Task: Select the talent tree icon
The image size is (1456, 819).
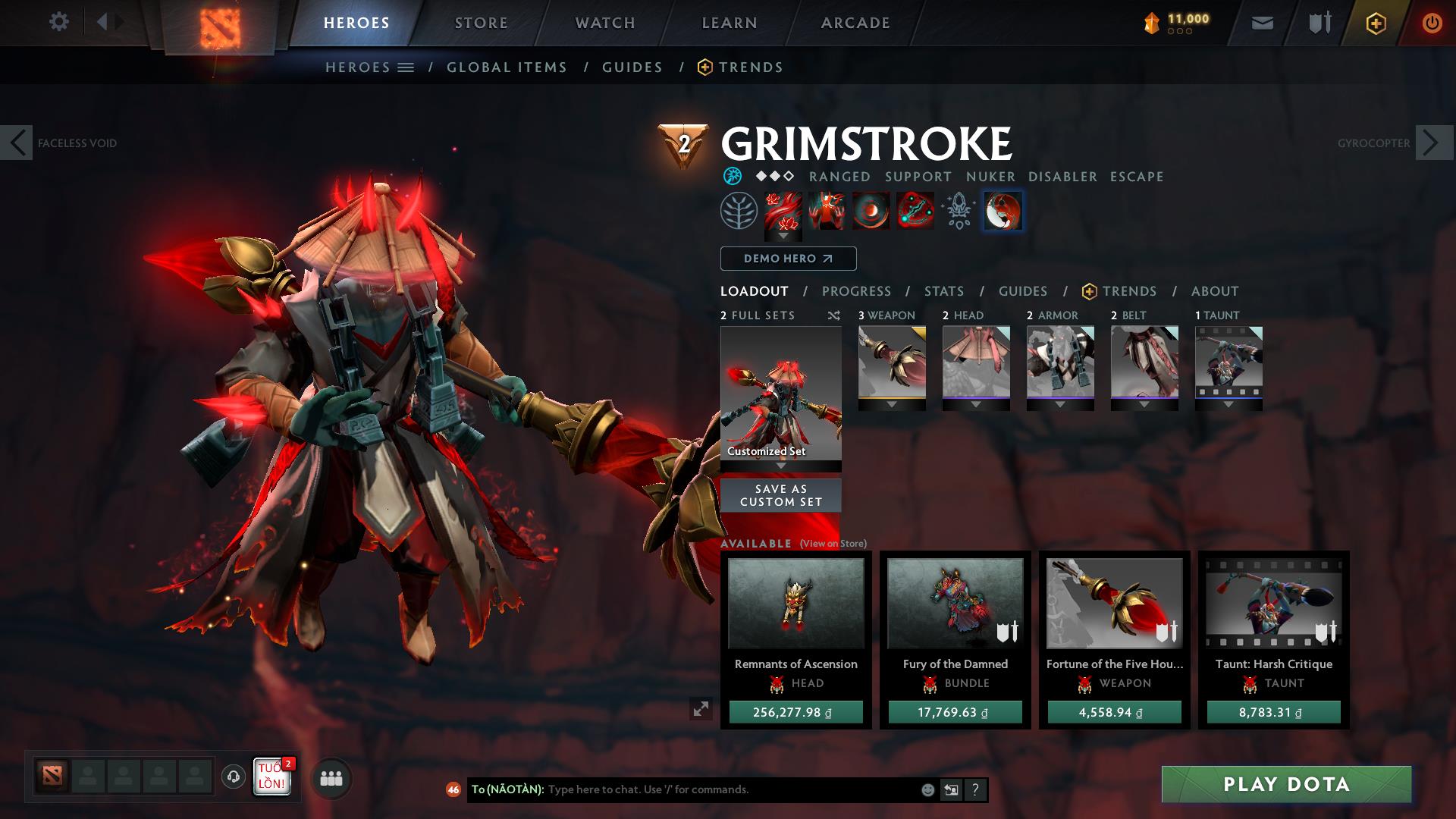Action: click(x=737, y=212)
